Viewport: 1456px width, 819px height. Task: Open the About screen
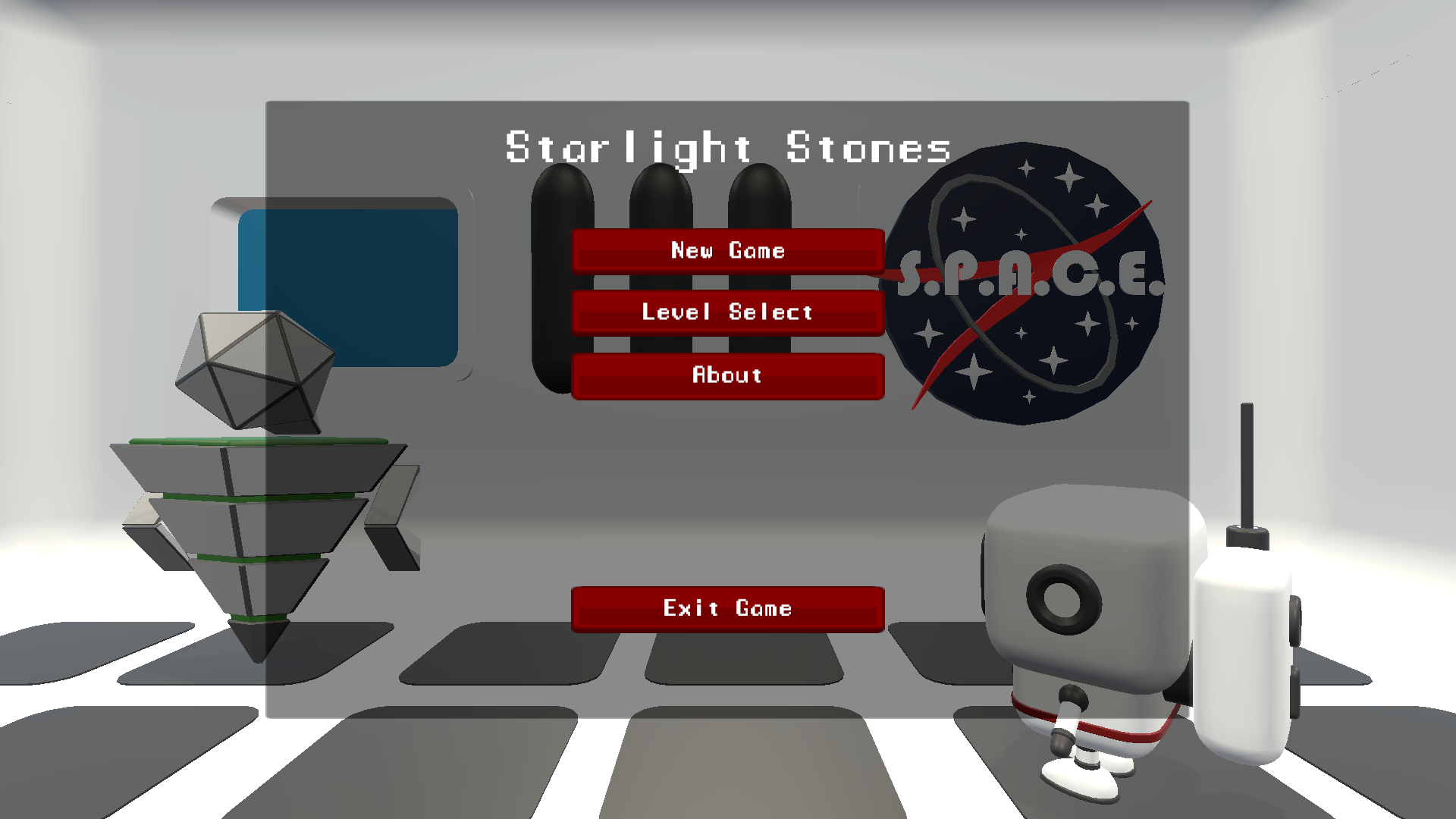click(726, 375)
